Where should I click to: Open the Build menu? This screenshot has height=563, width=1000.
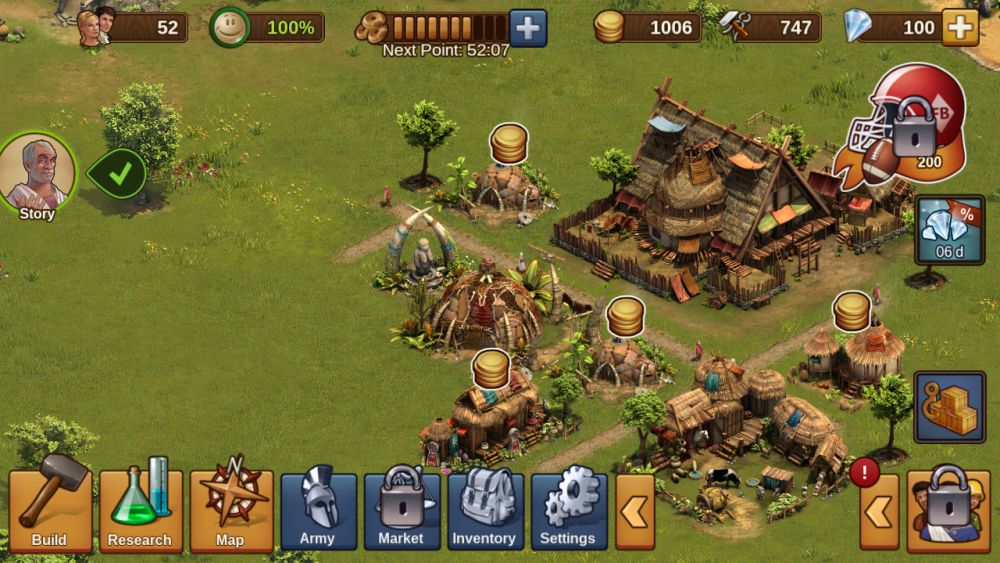(x=50, y=510)
